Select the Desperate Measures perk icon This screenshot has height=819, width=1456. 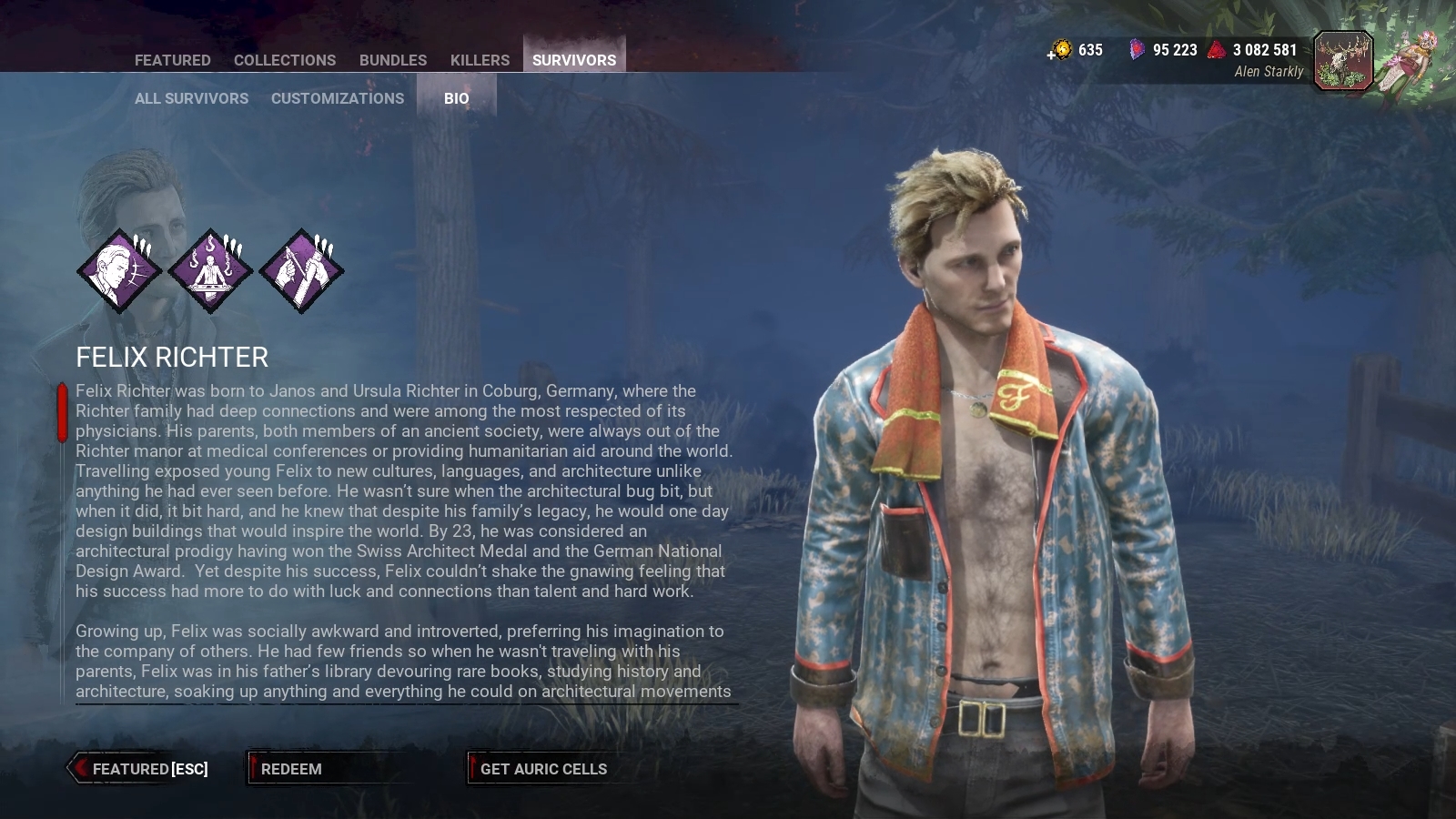(x=210, y=270)
